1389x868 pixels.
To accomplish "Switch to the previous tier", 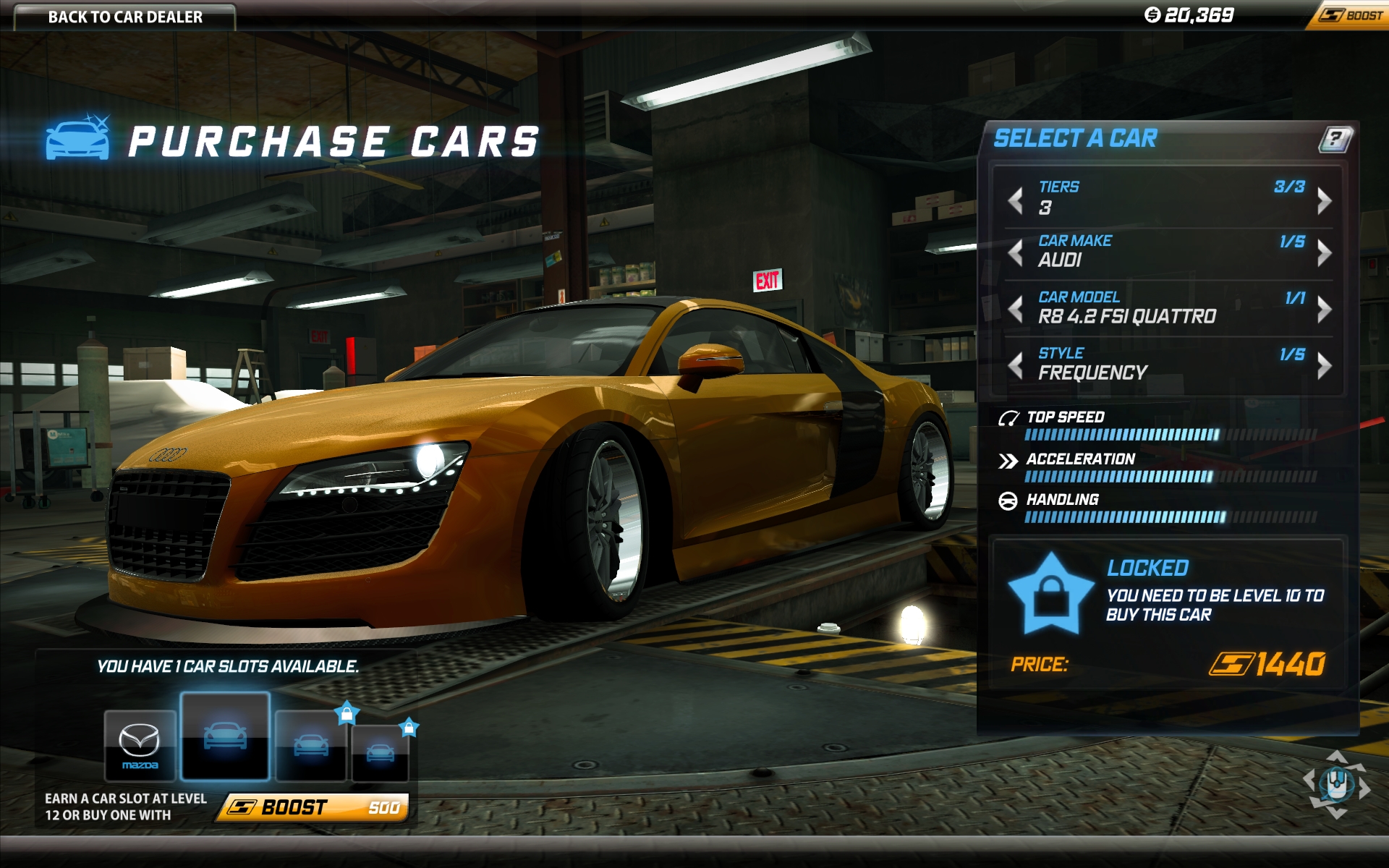I will click(x=1016, y=200).
